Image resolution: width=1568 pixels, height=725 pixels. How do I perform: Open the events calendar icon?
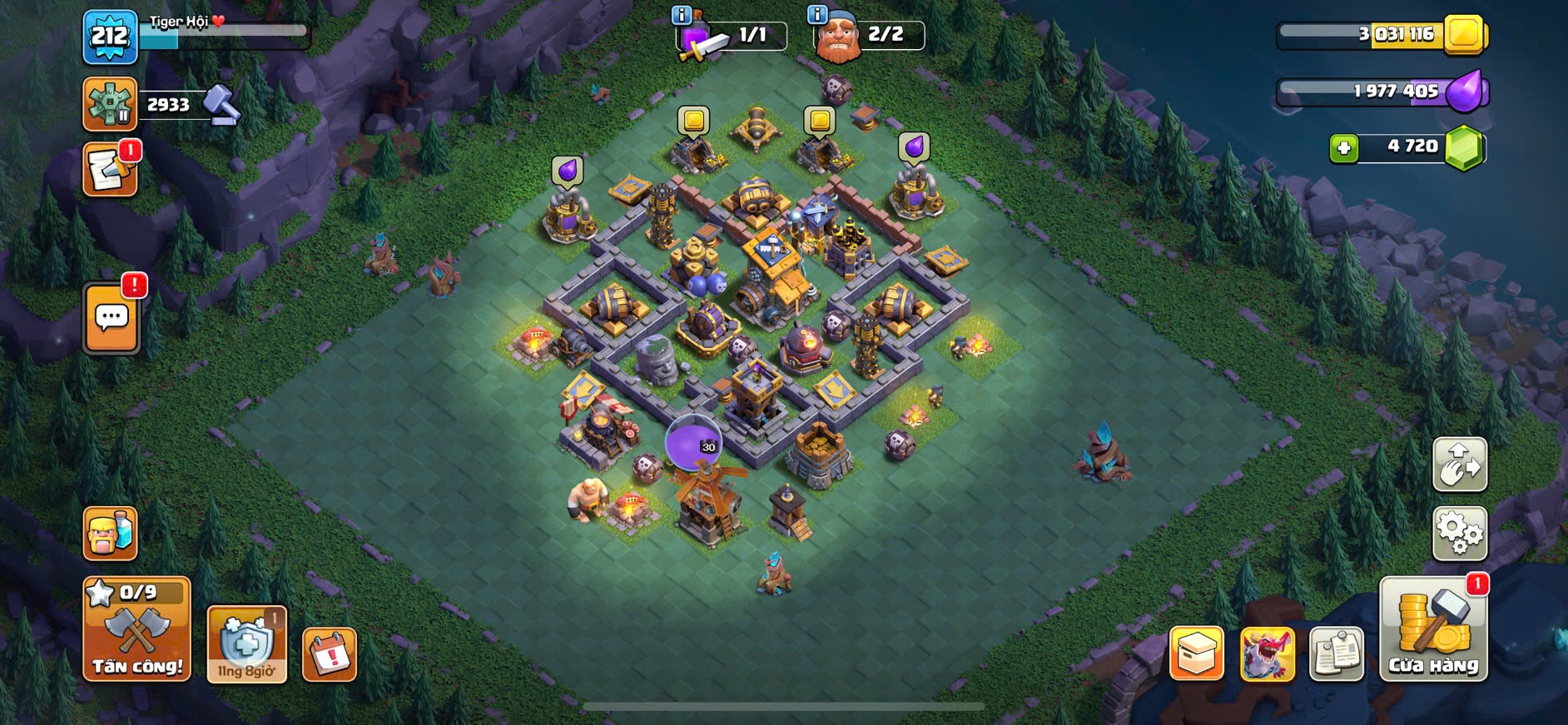coord(330,655)
